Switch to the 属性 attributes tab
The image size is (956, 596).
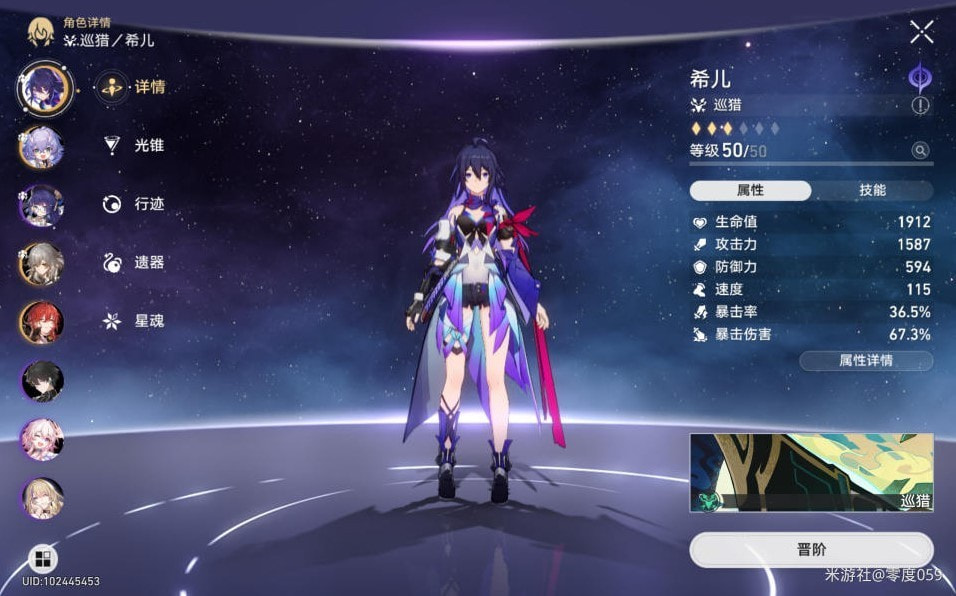750,190
